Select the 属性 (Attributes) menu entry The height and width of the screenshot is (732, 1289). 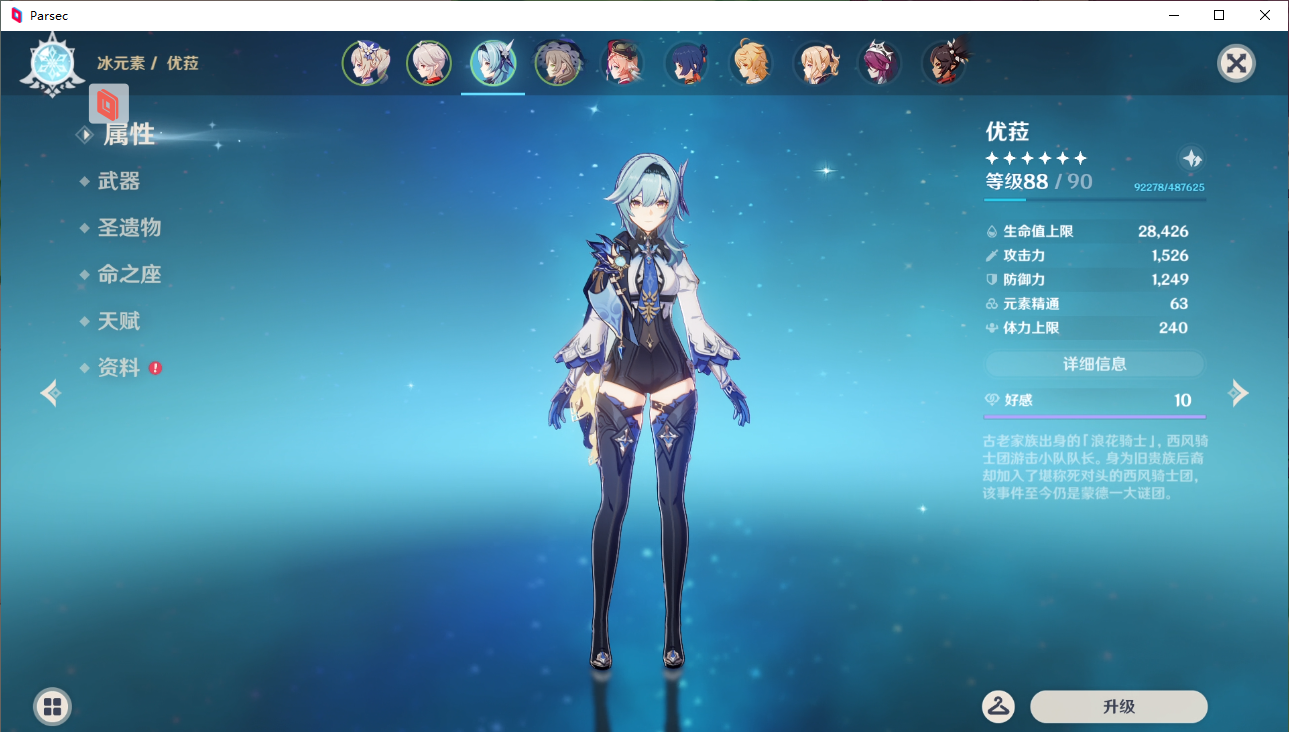click(x=129, y=135)
